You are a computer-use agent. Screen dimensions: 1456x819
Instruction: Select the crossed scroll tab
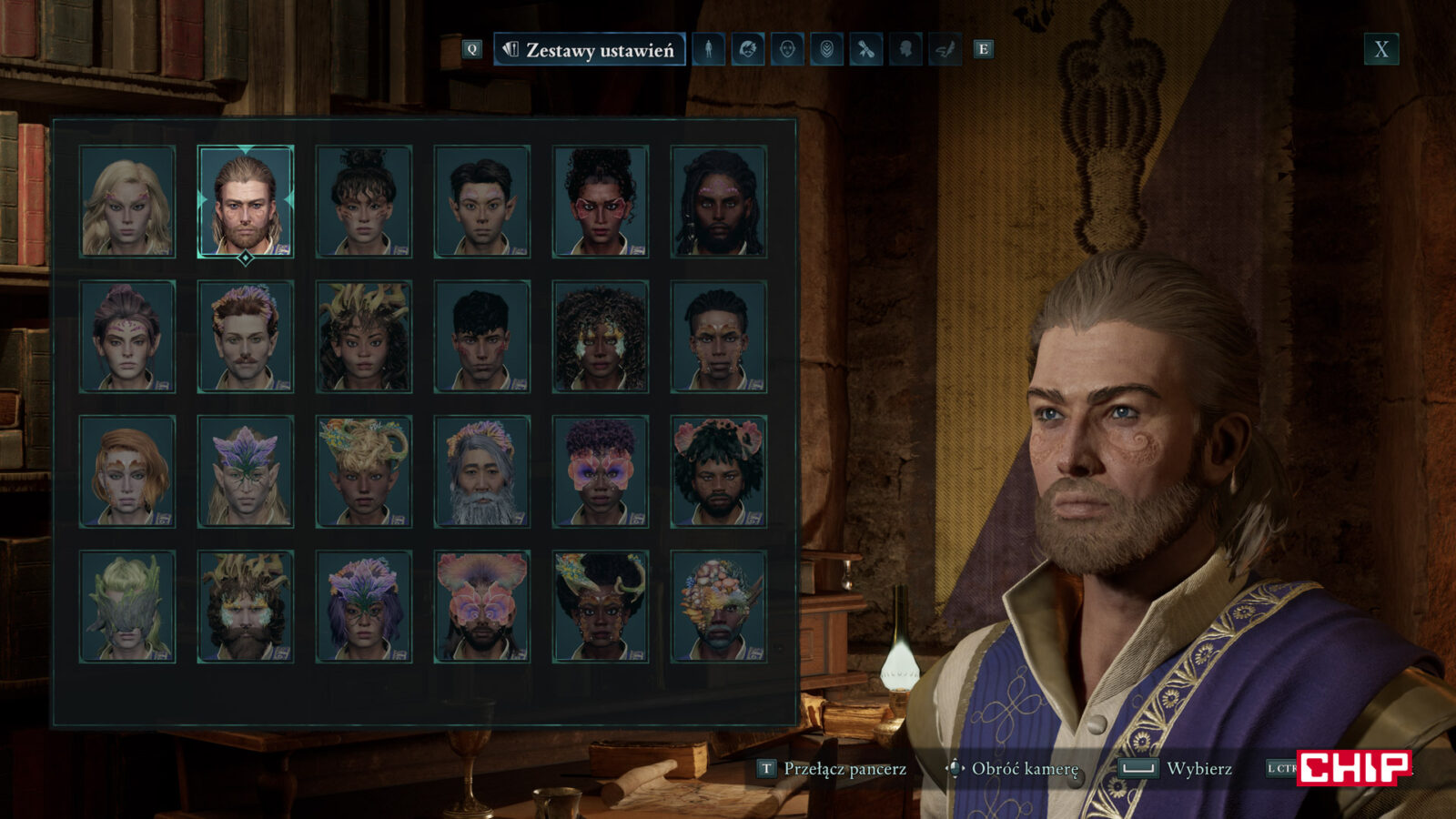point(865,50)
